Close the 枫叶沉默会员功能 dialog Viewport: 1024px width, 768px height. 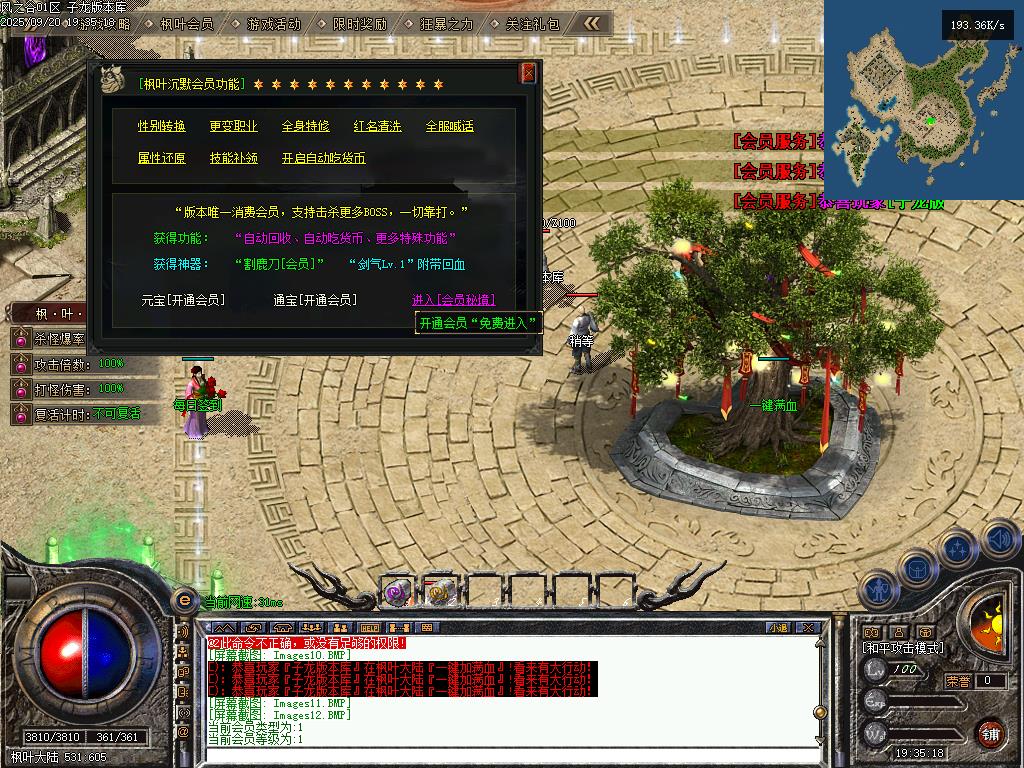[528, 73]
